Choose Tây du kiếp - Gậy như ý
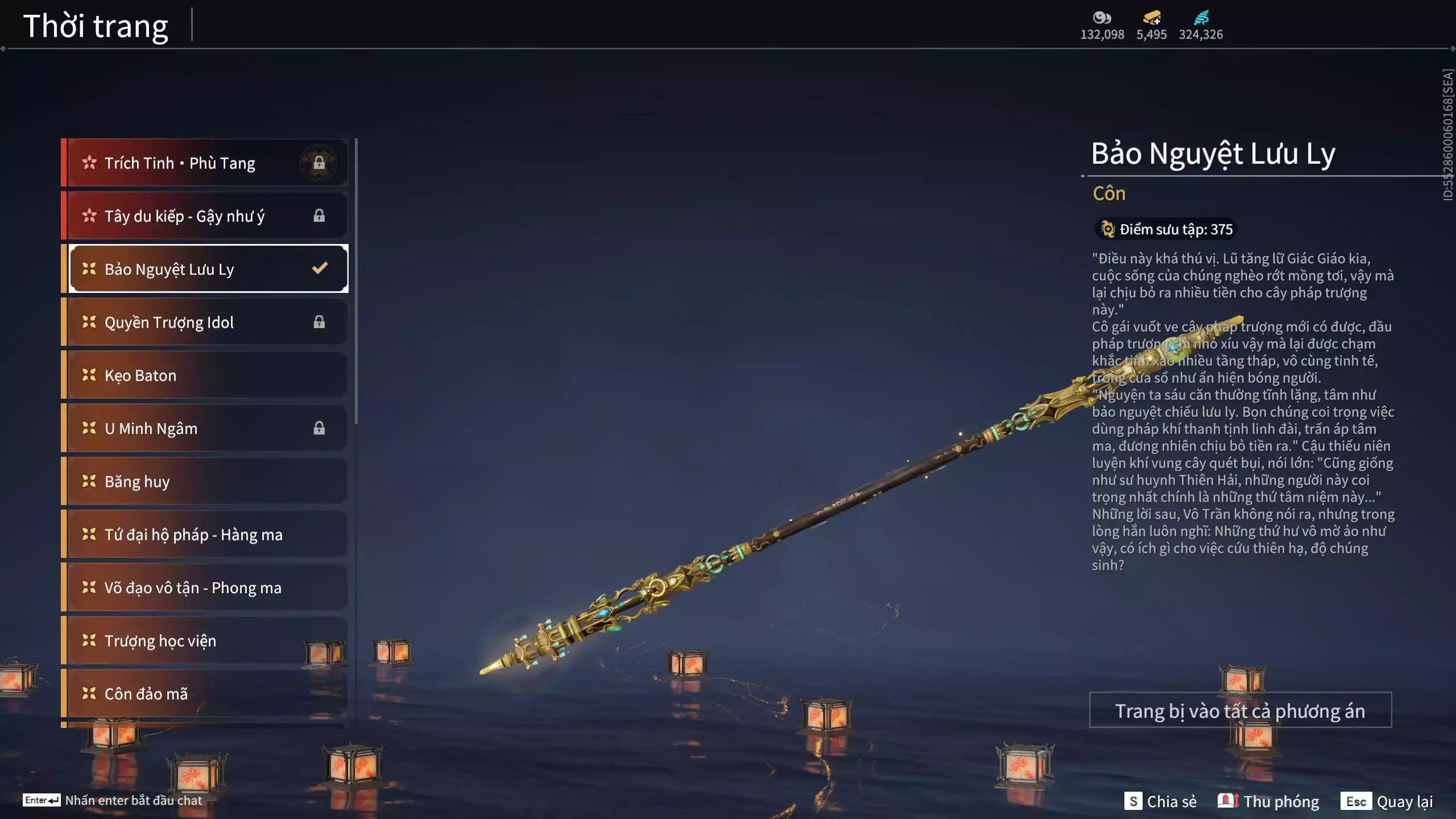1456x819 pixels. click(205, 216)
